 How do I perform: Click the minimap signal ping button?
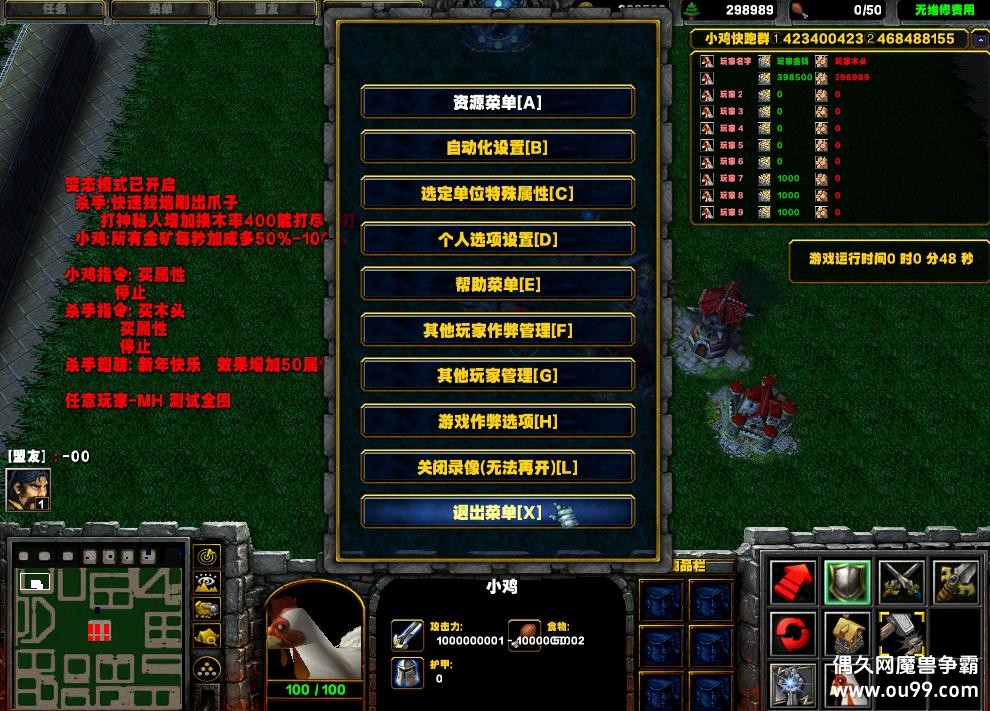click(208, 556)
